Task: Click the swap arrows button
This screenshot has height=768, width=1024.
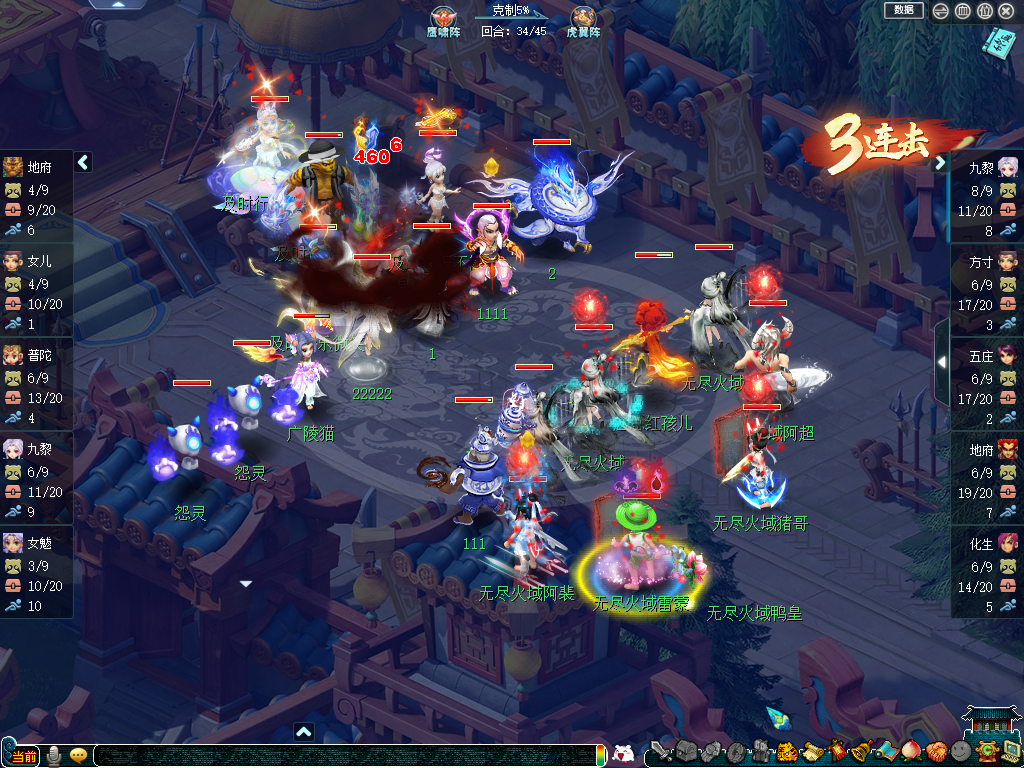Action: pos(940,11)
